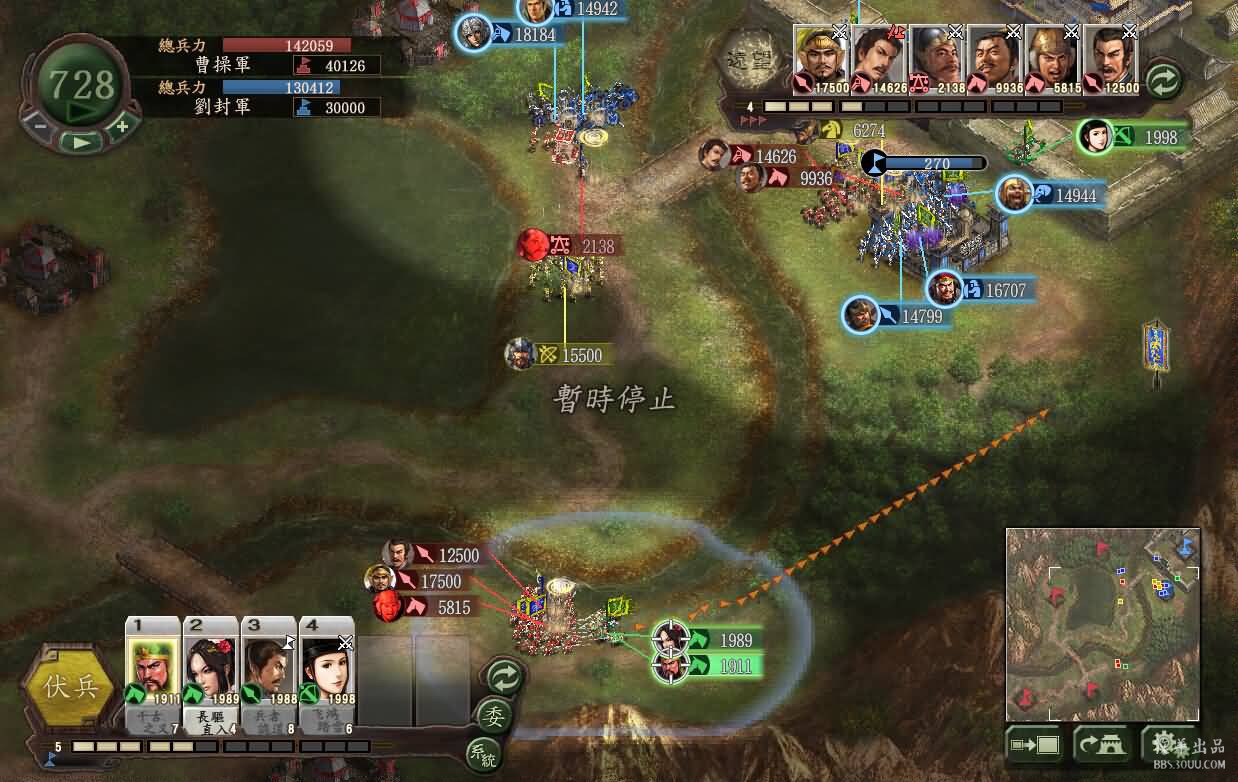Screen dimensions: 1238x782
Task: Click the 遠望 stone button
Action: [x=750, y=61]
